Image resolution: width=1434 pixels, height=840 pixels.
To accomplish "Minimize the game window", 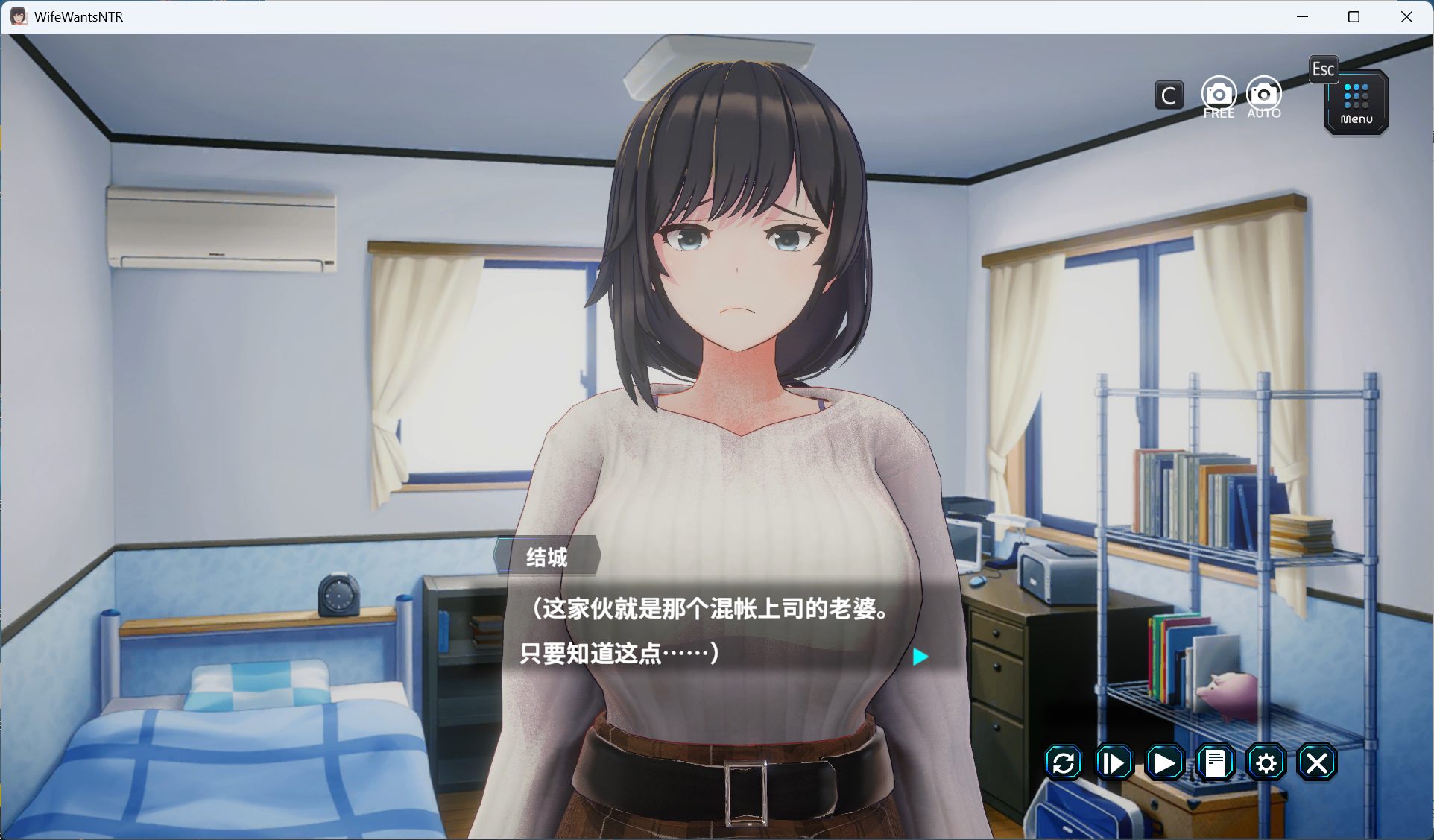I will pos(1302,16).
